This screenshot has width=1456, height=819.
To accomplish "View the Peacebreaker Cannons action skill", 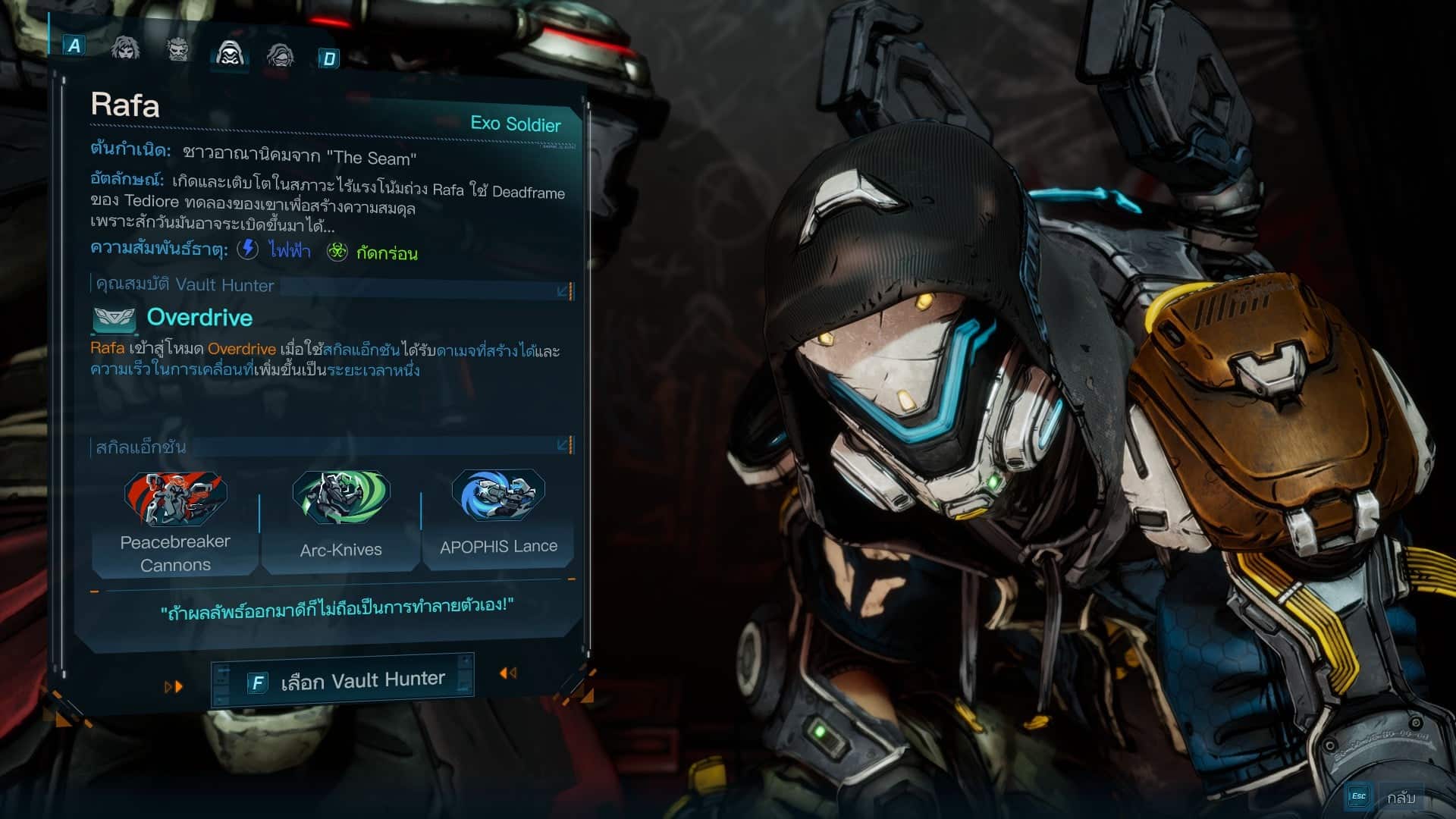I will tap(175, 523).
